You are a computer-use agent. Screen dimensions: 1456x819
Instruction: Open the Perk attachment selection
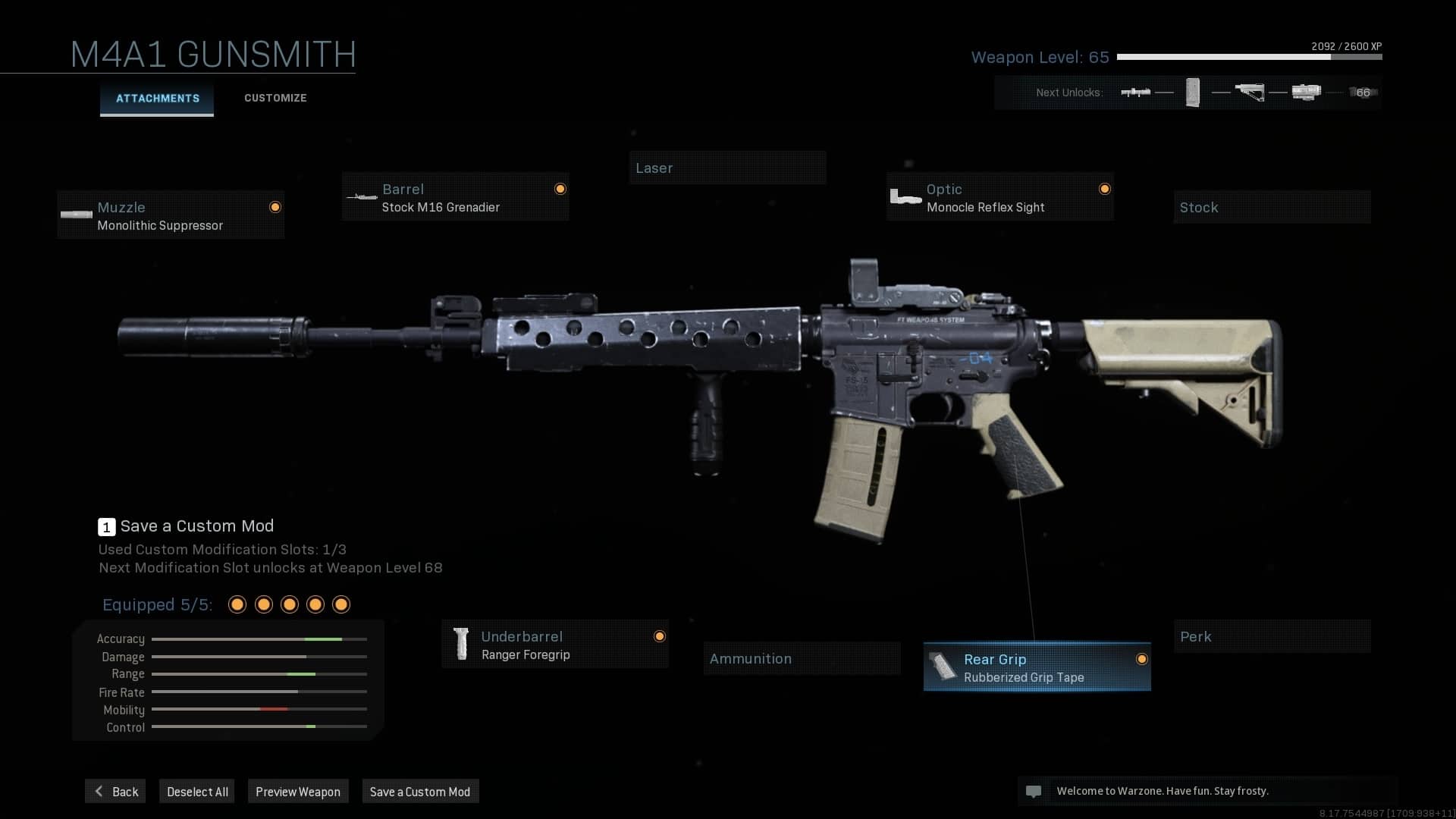(x=1272, y=636)
